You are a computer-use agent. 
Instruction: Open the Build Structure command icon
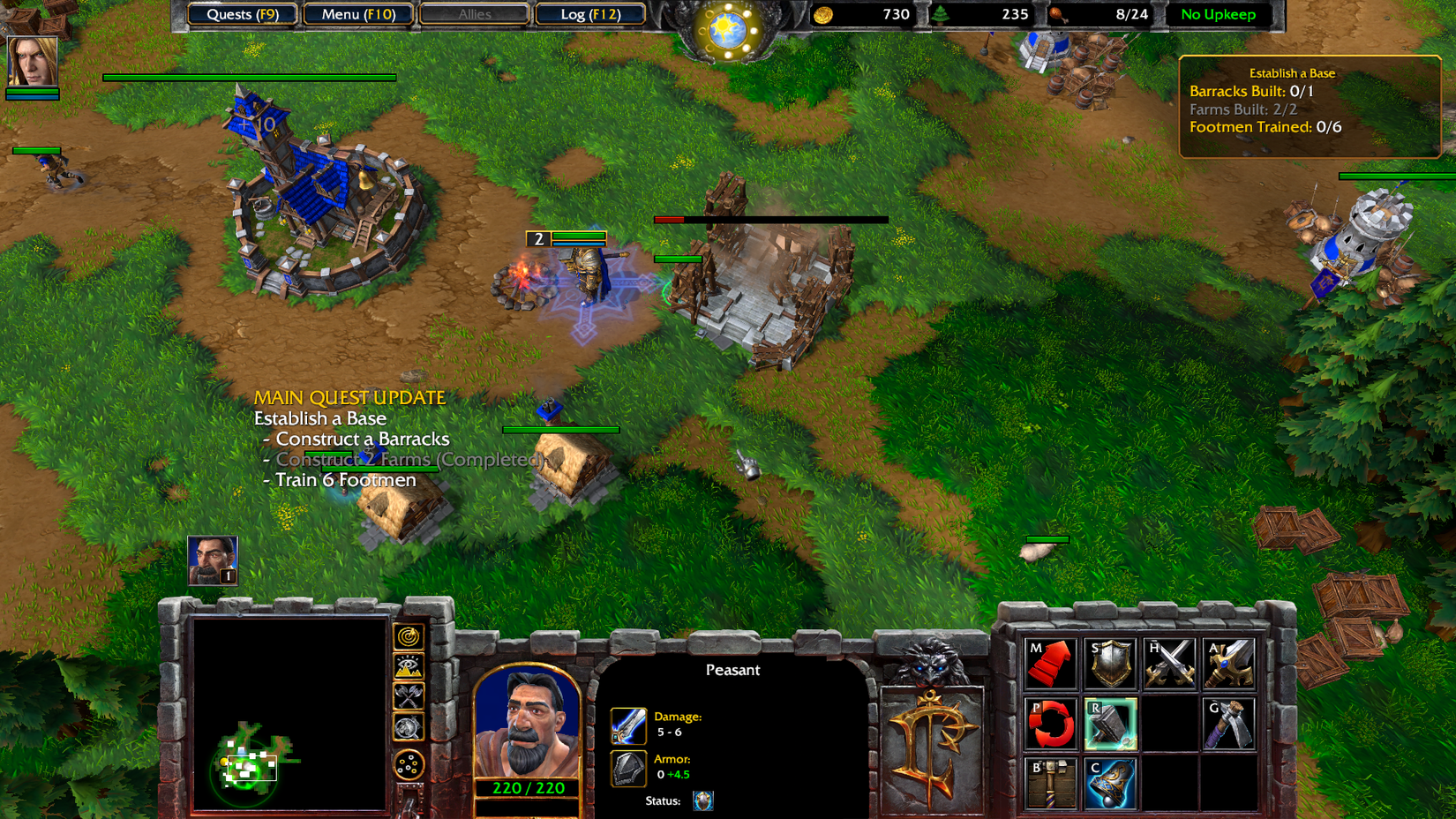pyautogui.click(x=1052, y=784)
